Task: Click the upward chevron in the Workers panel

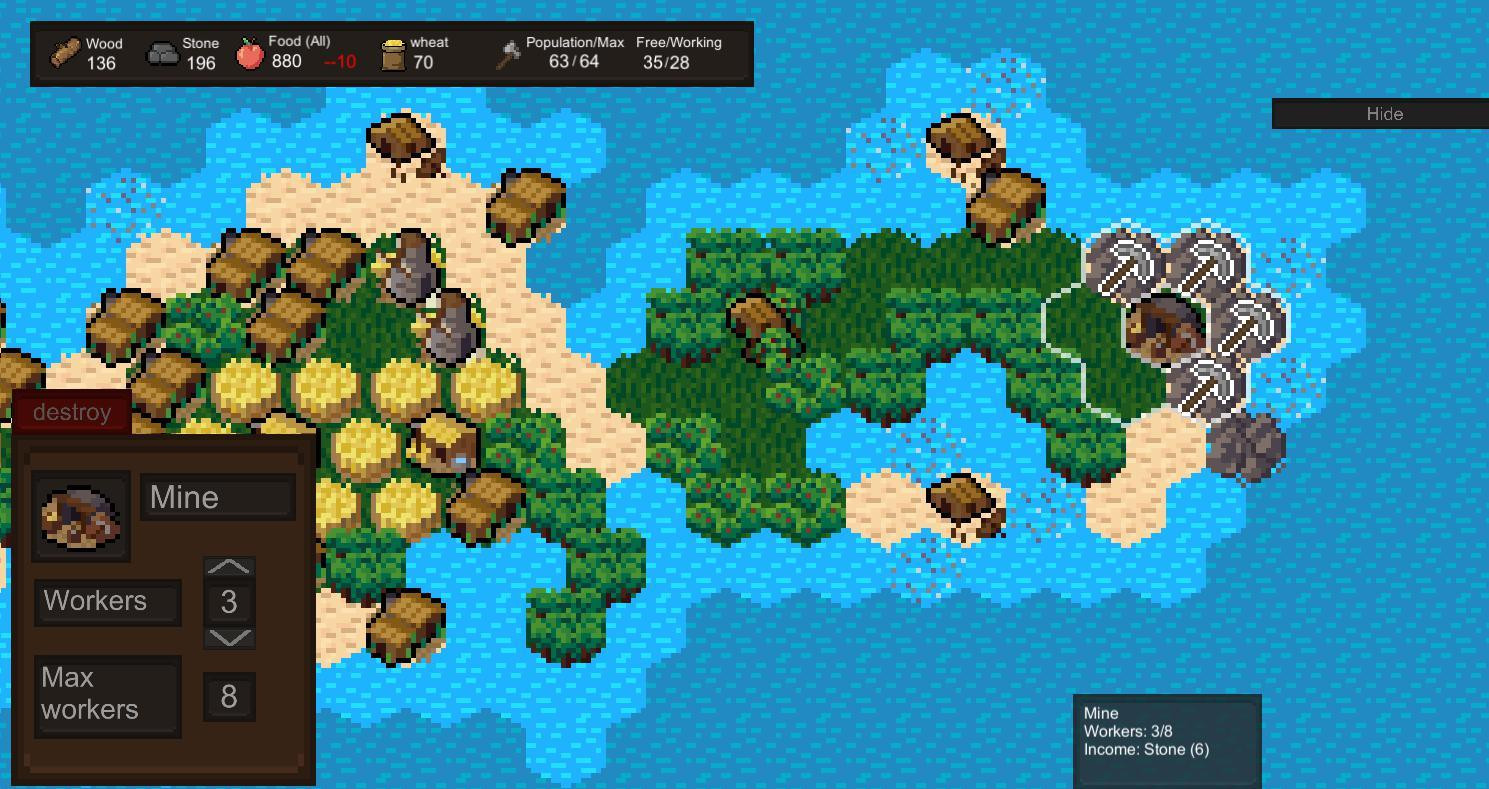Action: click(x=229, y=567)
